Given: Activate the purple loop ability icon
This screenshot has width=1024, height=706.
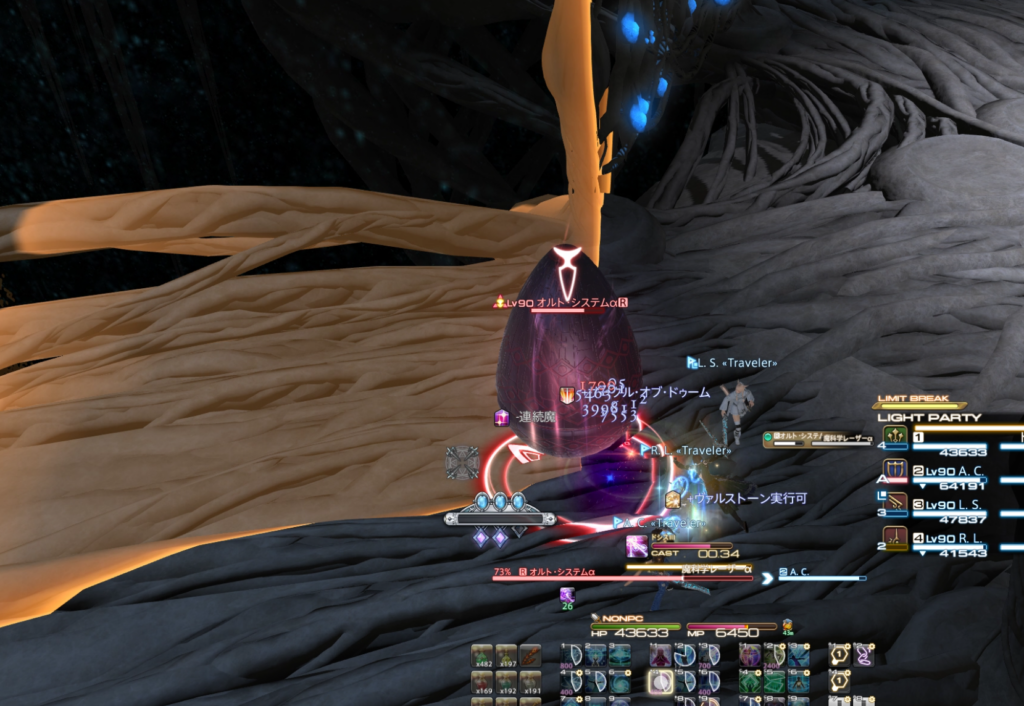Looking at the screenshot, I should pos(863,656).
